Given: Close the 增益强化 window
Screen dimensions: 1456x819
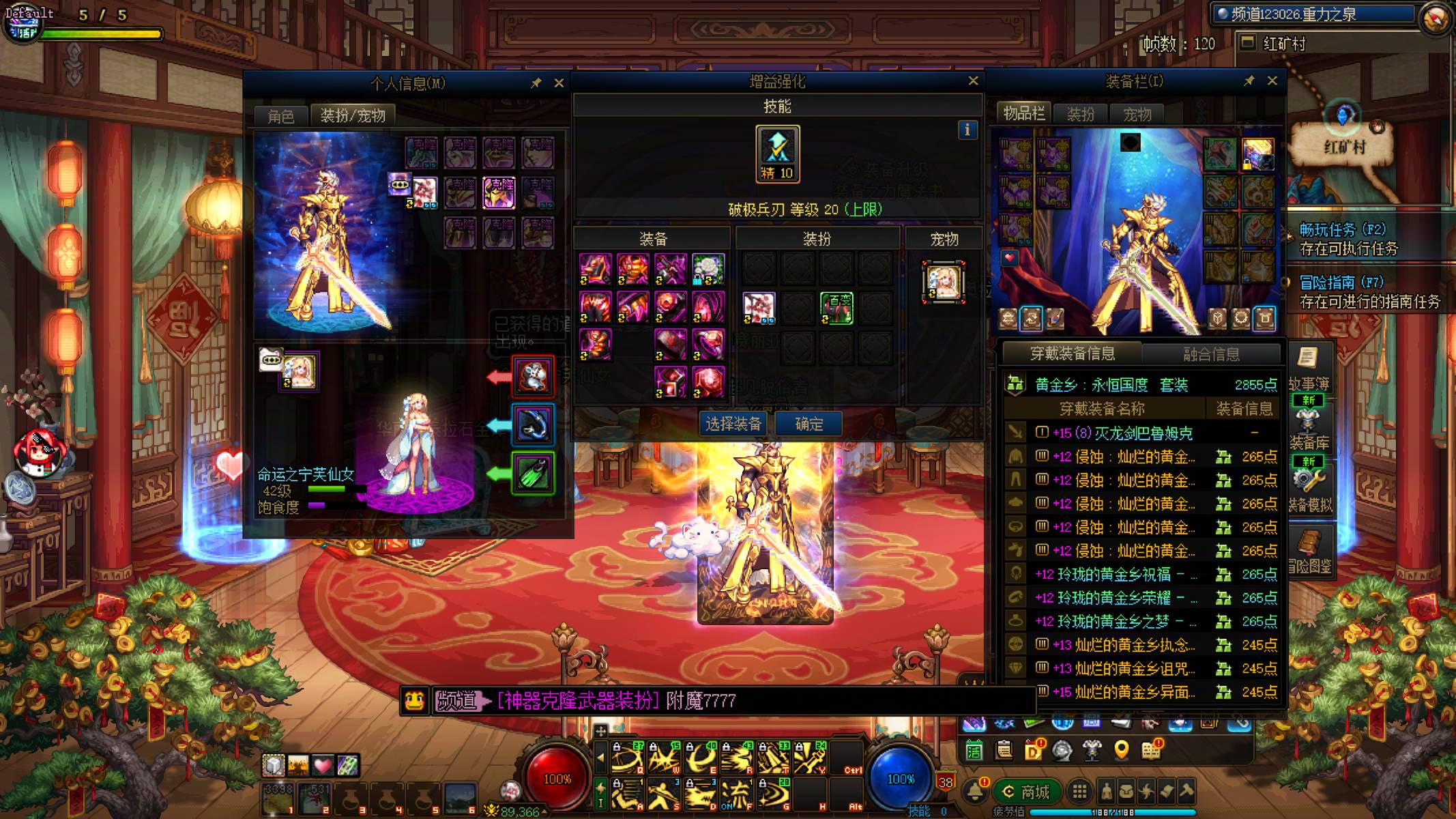Looking at the screenshot, I should click(x=973, y=81).
